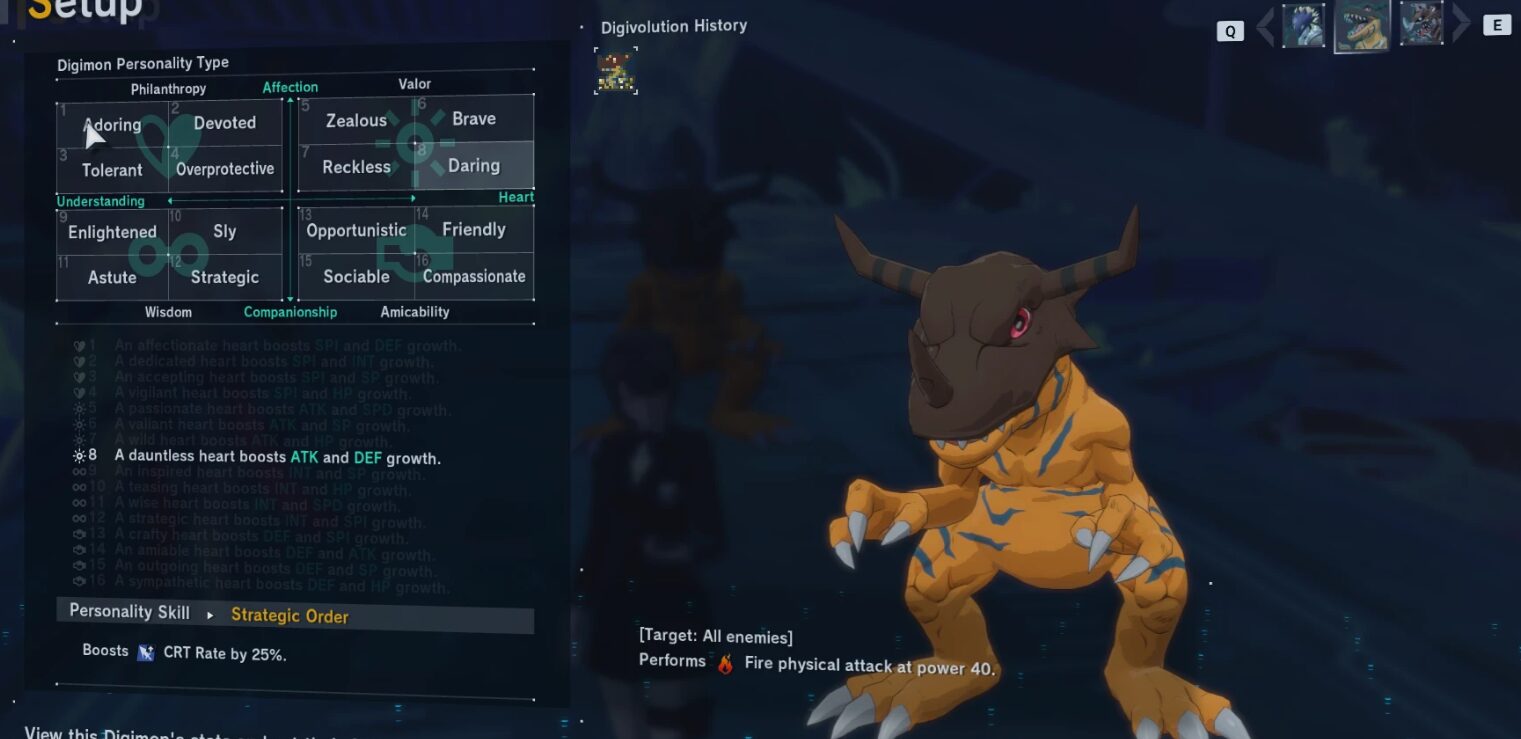Click the Reckless personality cell
The height and width of the screenshot is (739, 1521).
click(356, 167)
